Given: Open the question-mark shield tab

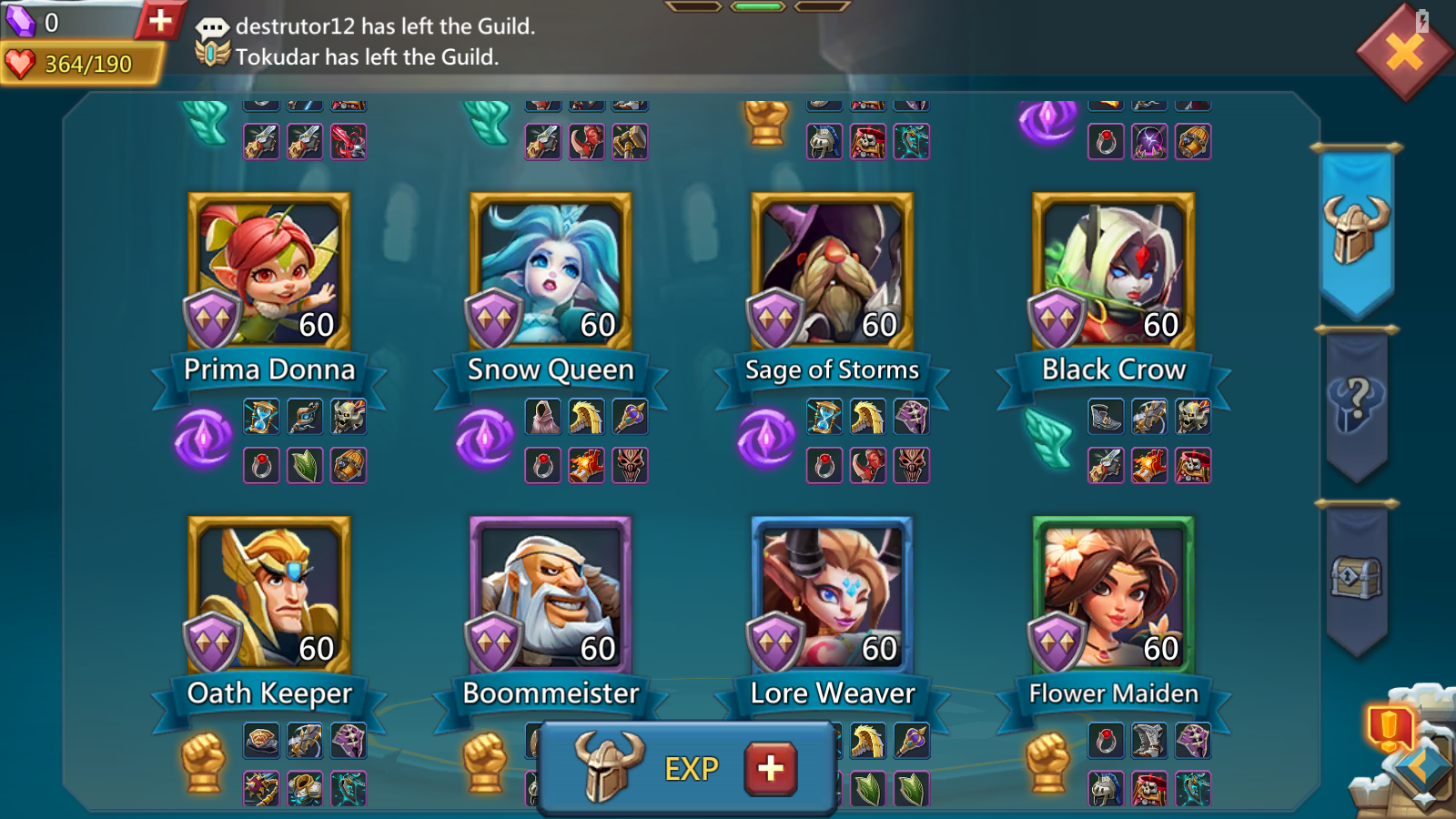Looking at the screenshot, I should (1356, 405).
